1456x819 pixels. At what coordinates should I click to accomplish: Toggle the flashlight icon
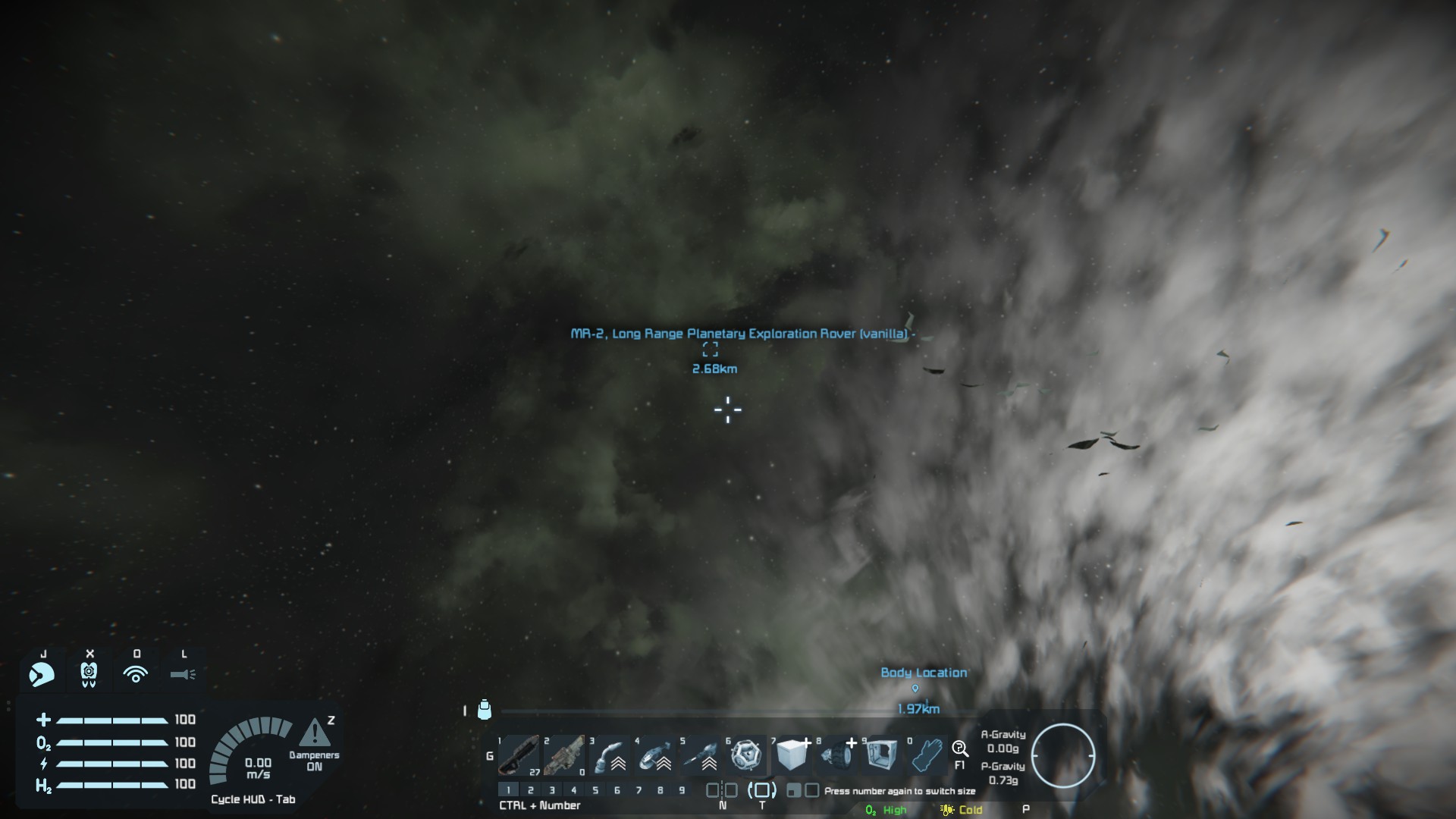click(183, 673)
